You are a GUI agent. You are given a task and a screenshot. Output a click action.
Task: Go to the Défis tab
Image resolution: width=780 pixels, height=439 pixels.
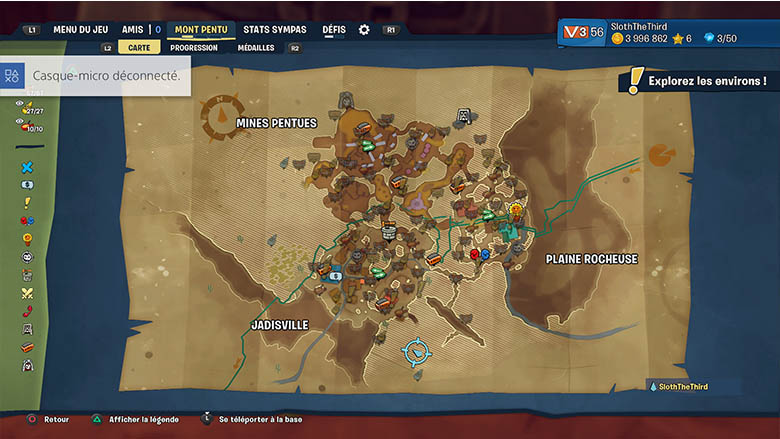tap(334, 30)
